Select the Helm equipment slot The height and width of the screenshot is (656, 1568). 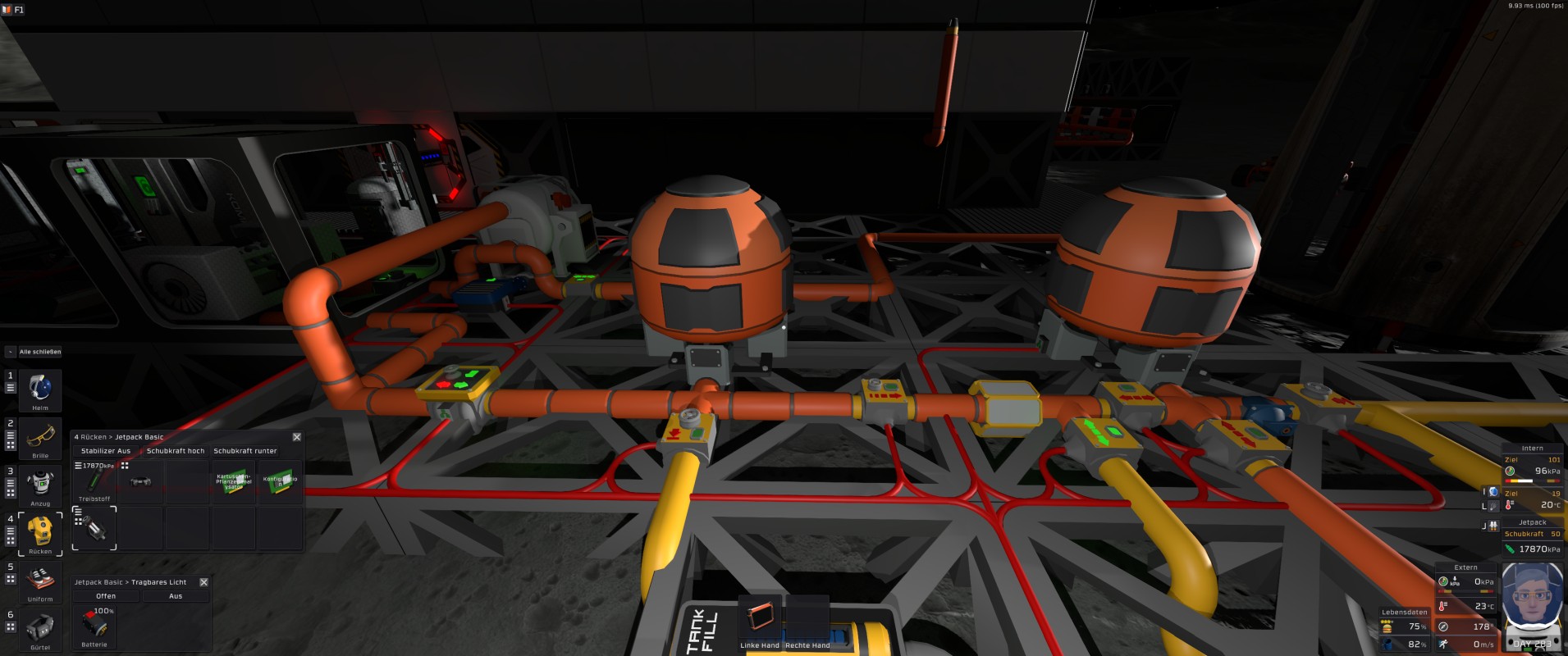pyautogui.click(x=40, y=389)
